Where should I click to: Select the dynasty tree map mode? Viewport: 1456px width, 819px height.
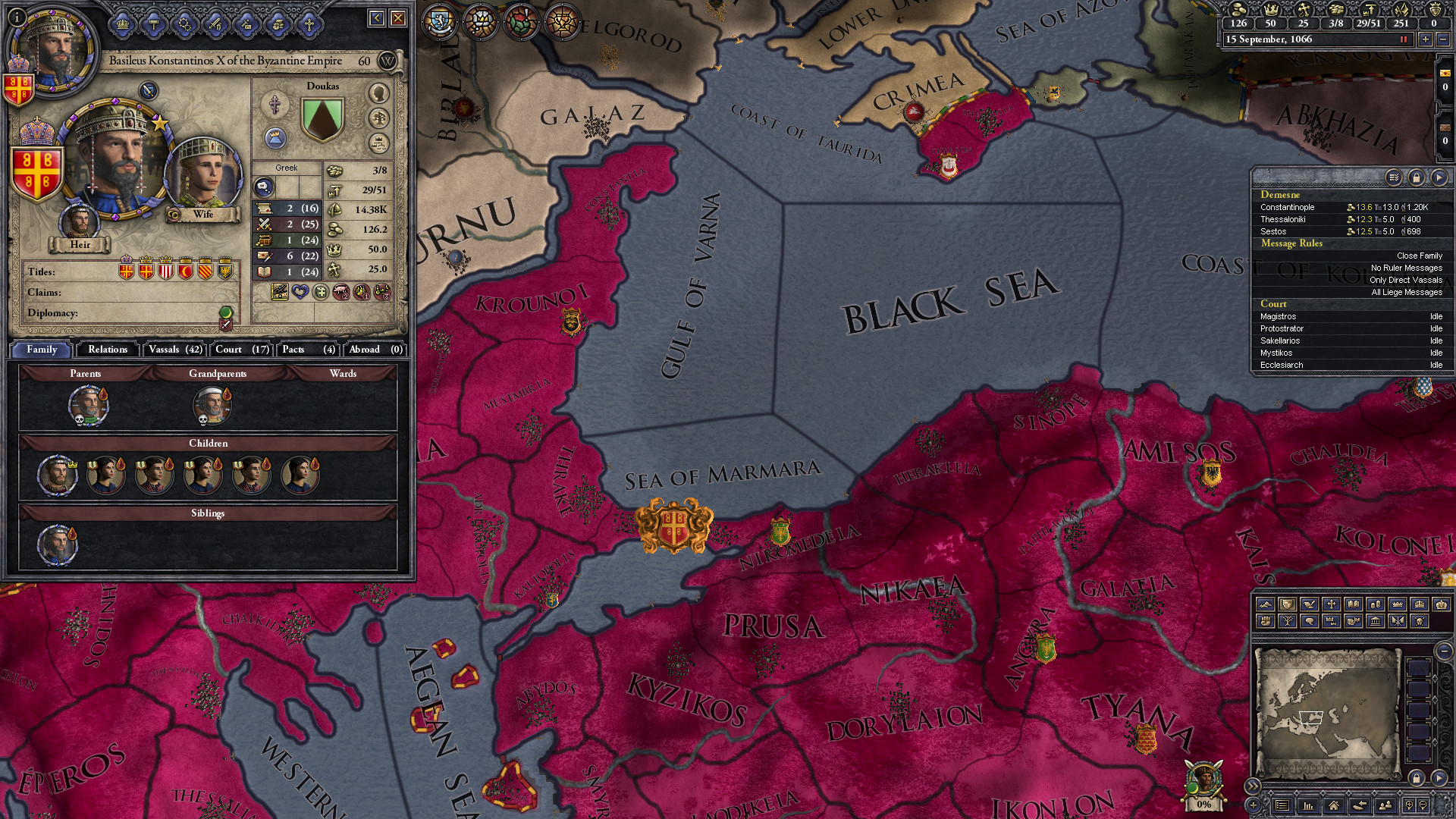pyautogui.click(x=1288, y=621)
